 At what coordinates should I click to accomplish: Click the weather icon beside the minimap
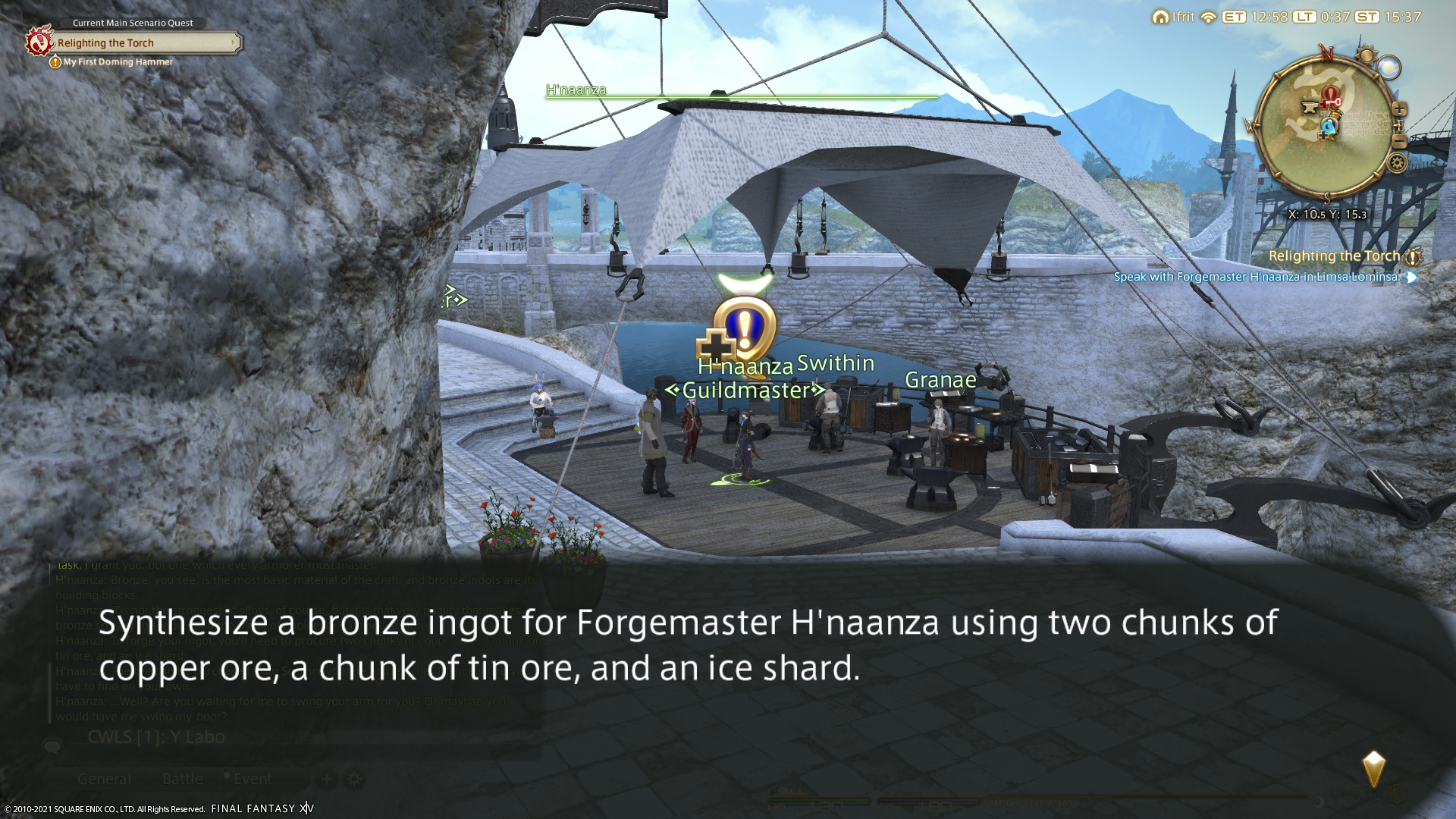(1389, 68)
